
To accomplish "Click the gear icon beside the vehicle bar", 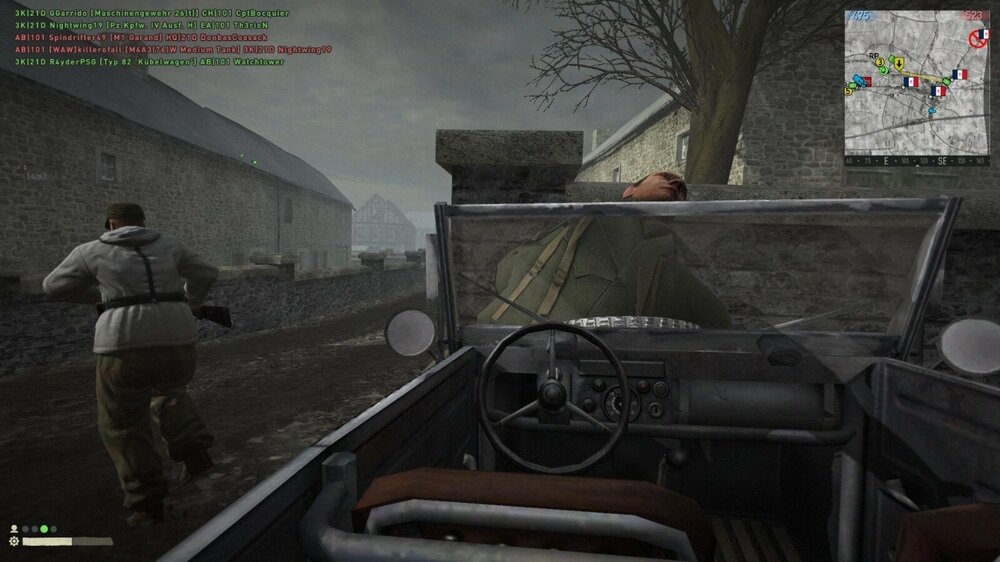I will point(14,541).
